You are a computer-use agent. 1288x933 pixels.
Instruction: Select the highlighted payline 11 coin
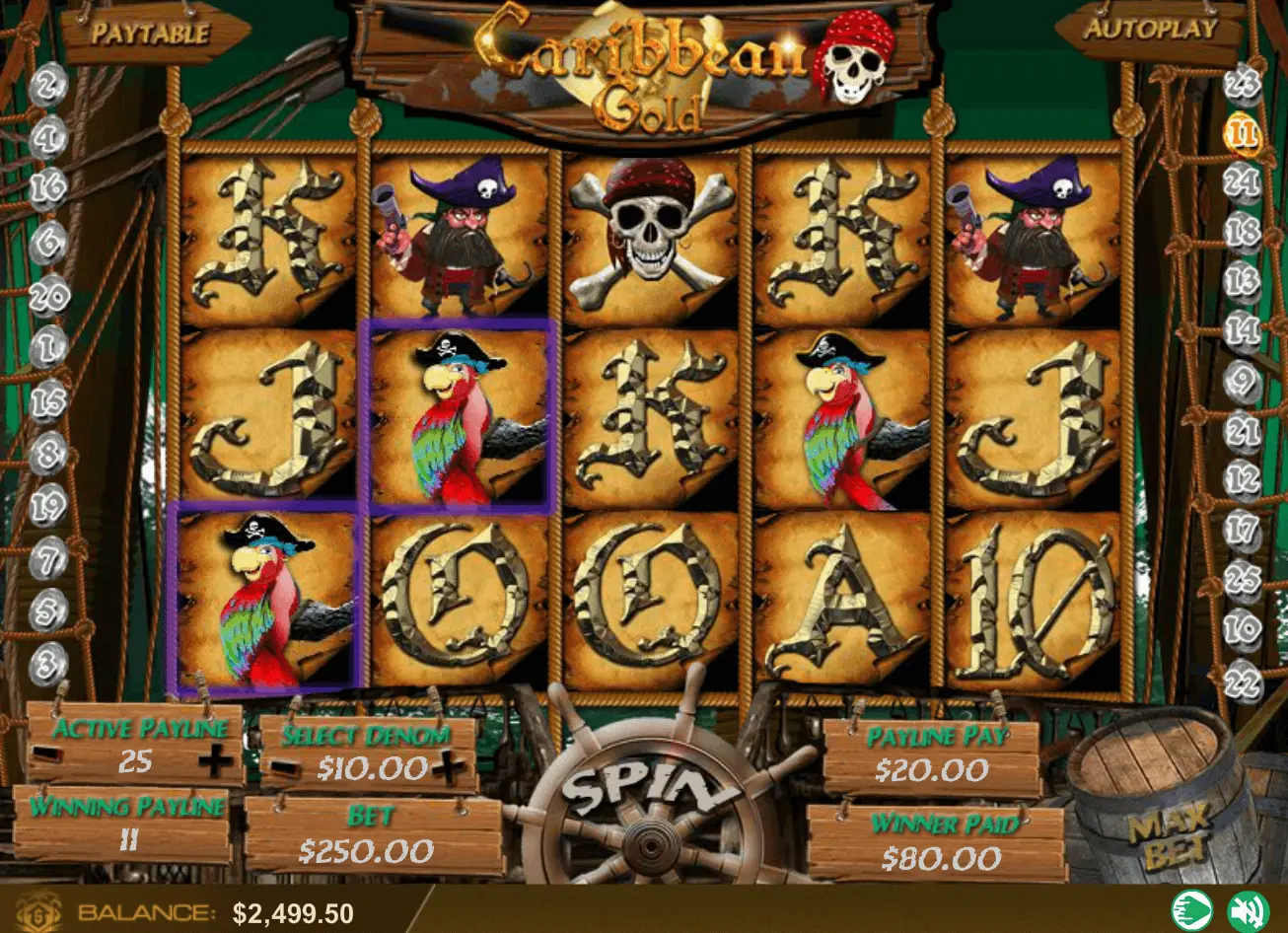pos(1243,133)
